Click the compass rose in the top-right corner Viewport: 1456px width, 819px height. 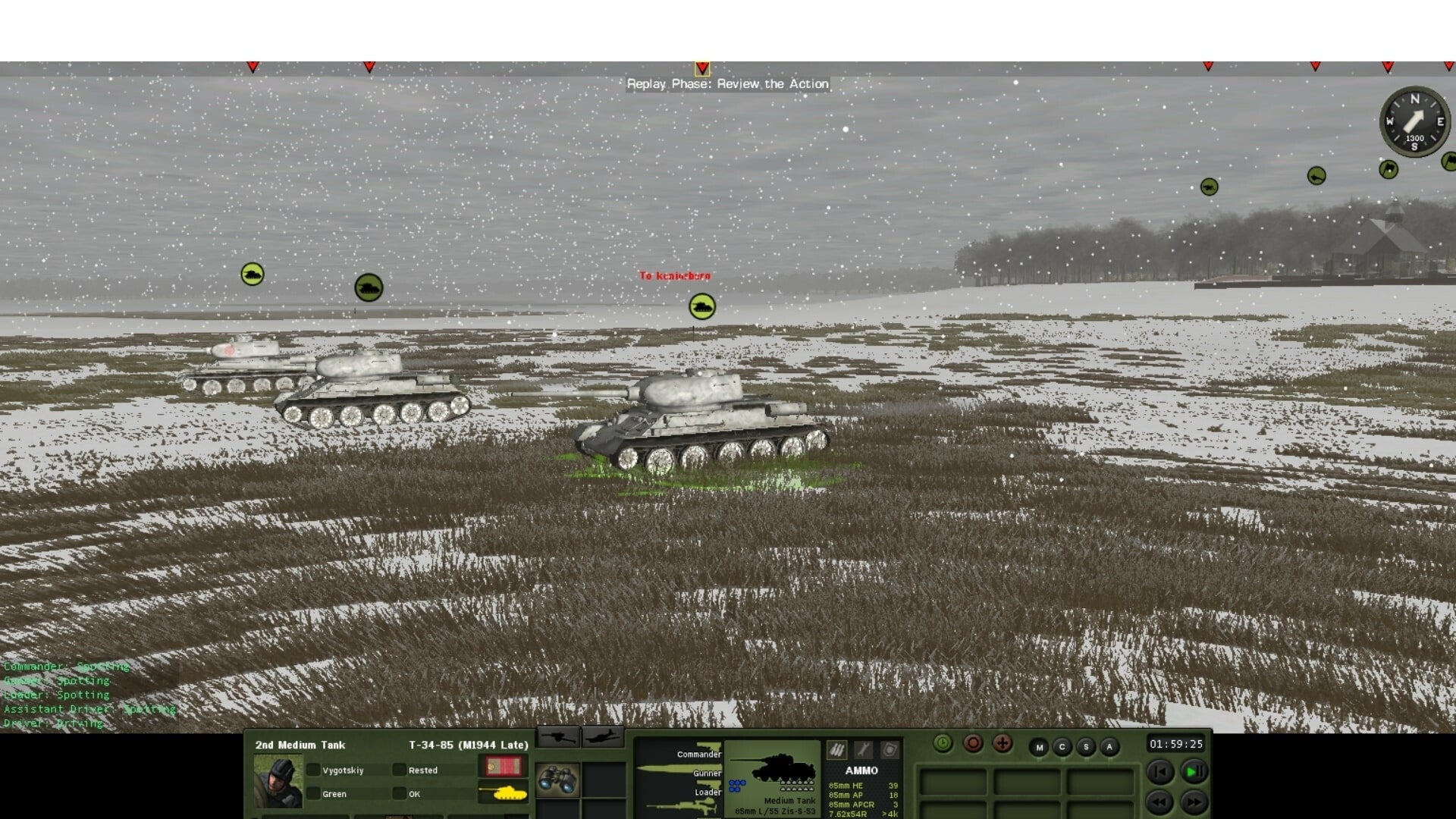[1414, 121]
